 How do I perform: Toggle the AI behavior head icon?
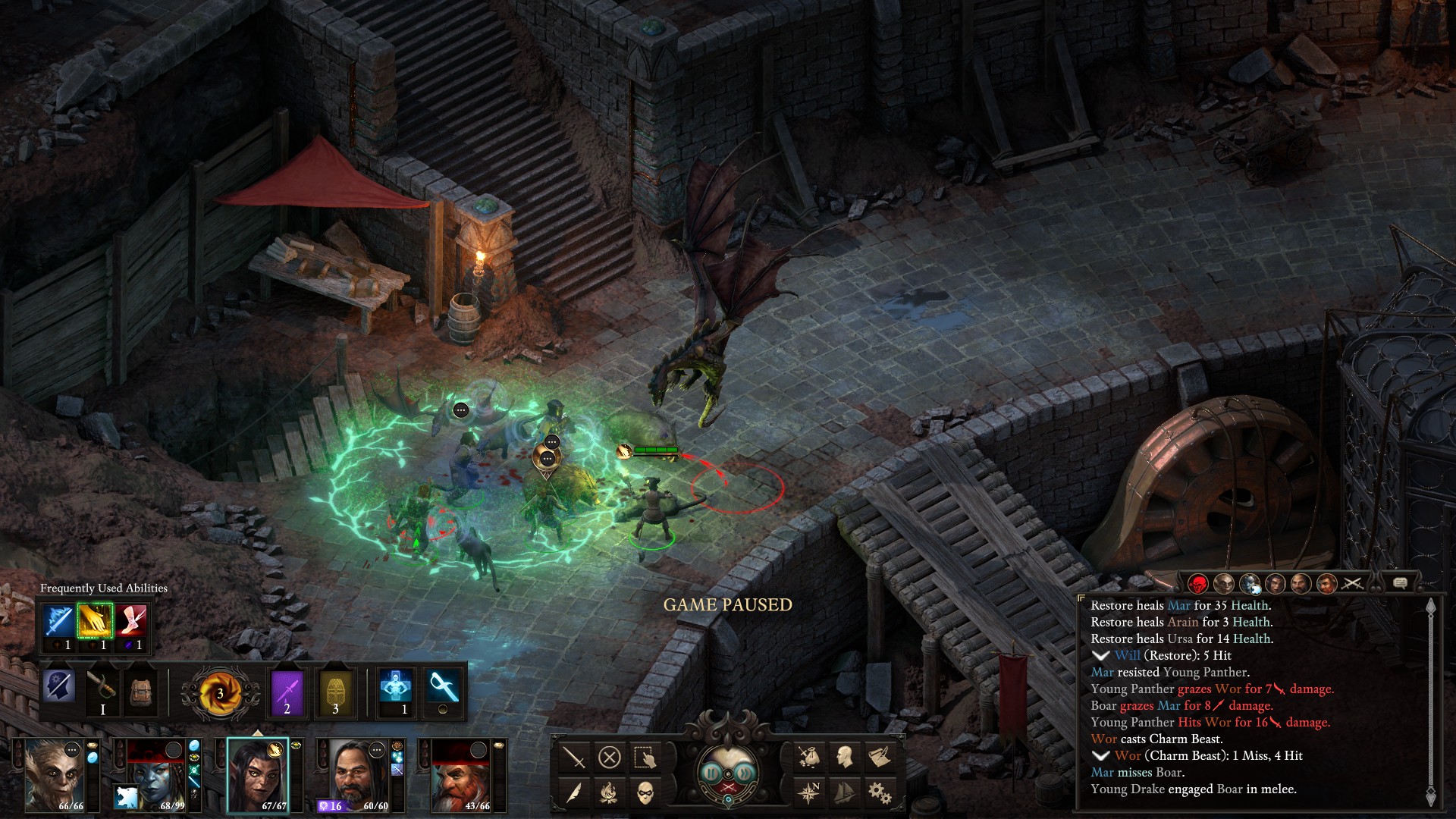point(59,686)
